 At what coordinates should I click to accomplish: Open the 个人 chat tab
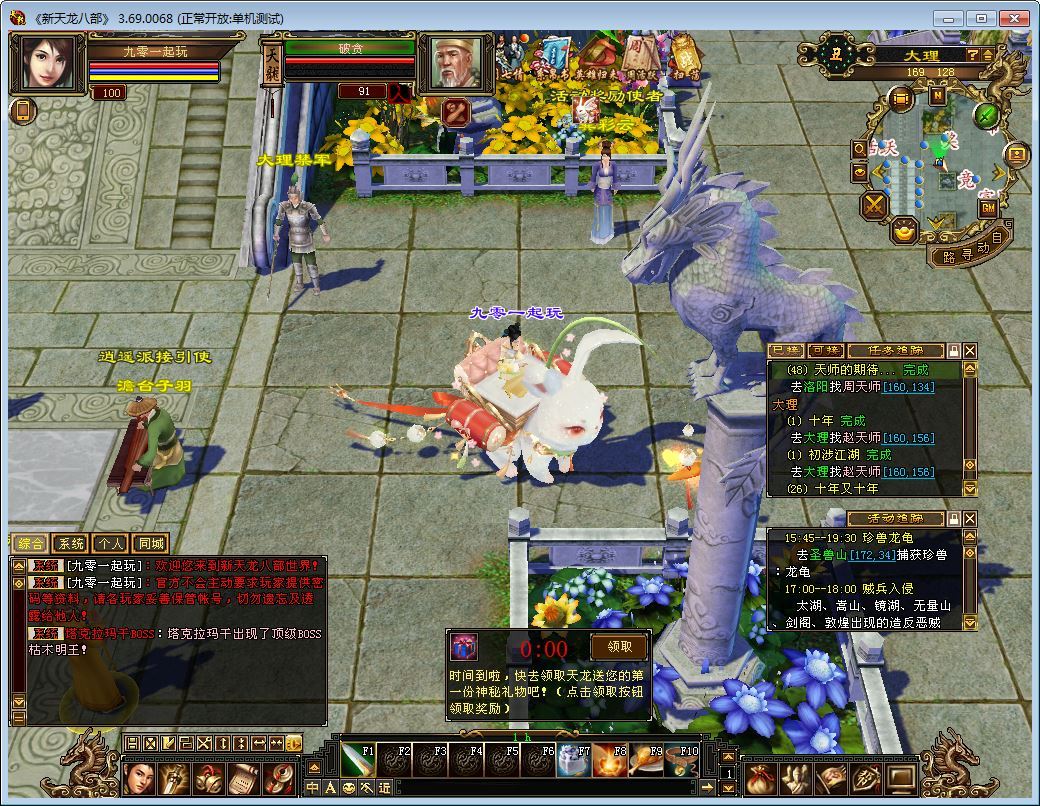110,544
